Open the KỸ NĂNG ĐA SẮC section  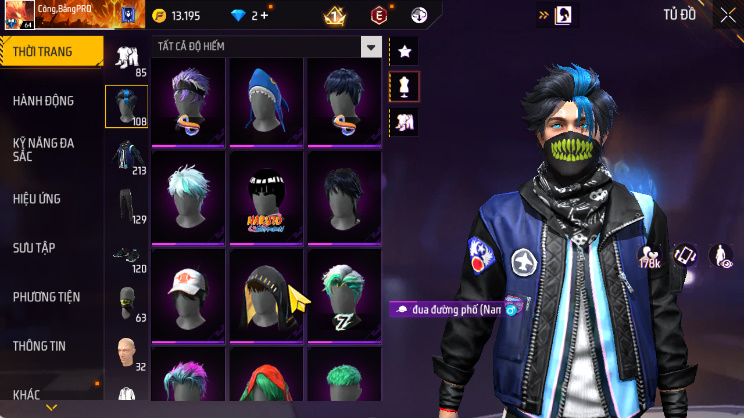click(x=44, y=149)
